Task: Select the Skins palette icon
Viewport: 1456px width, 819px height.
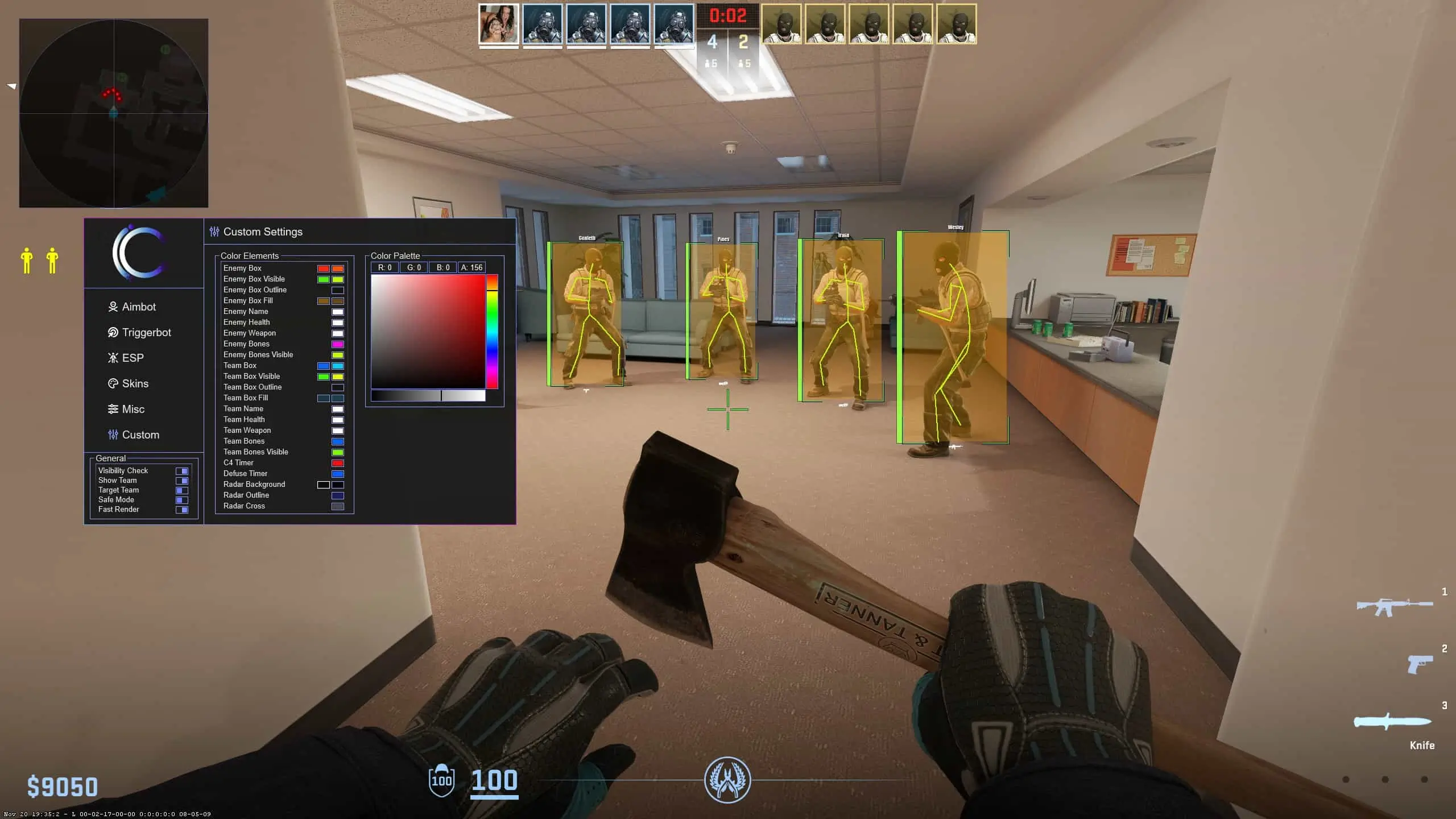Action: [x=113, y=383]
